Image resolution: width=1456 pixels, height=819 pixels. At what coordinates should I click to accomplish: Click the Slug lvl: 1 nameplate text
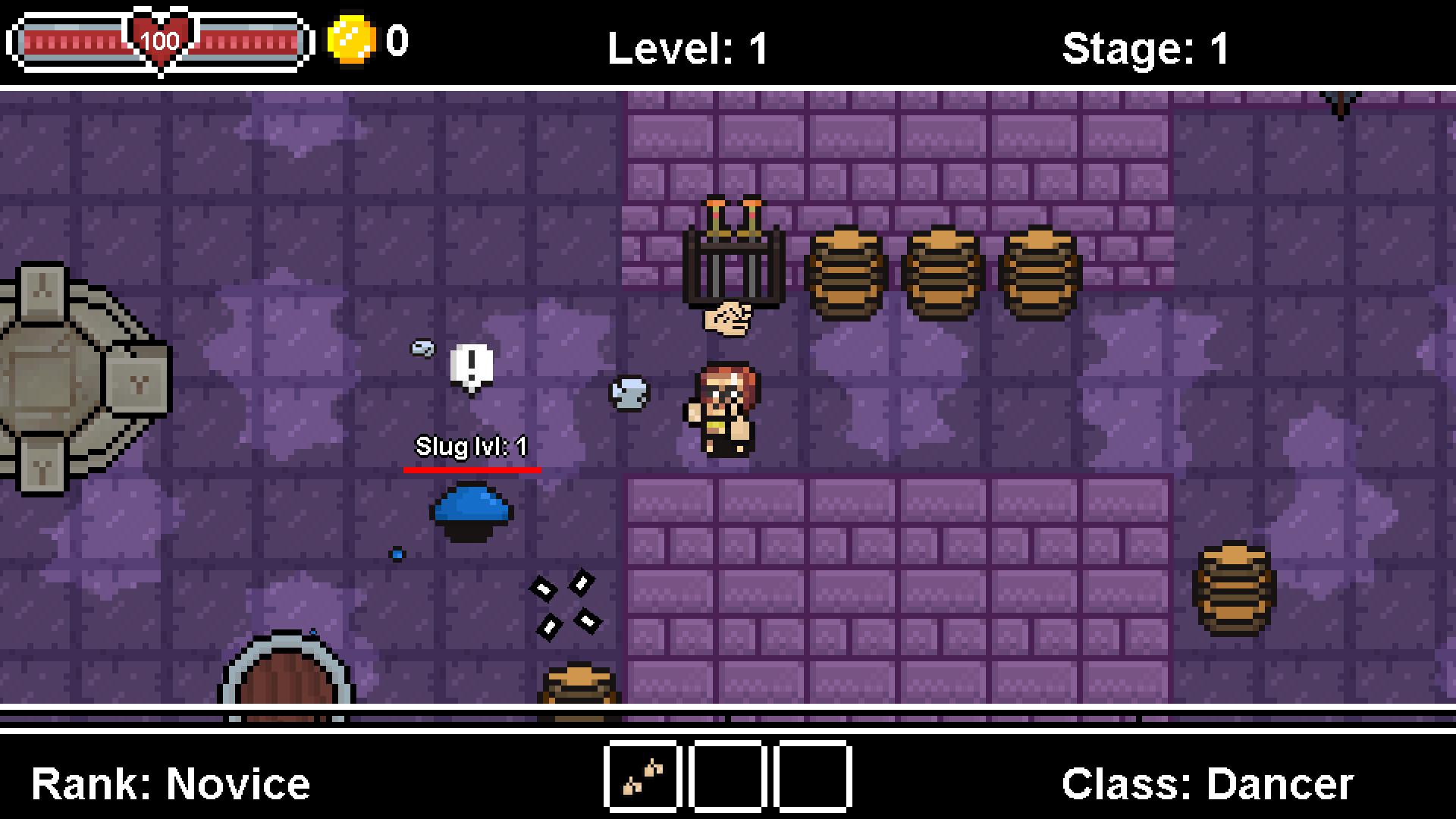click(470, 446)
